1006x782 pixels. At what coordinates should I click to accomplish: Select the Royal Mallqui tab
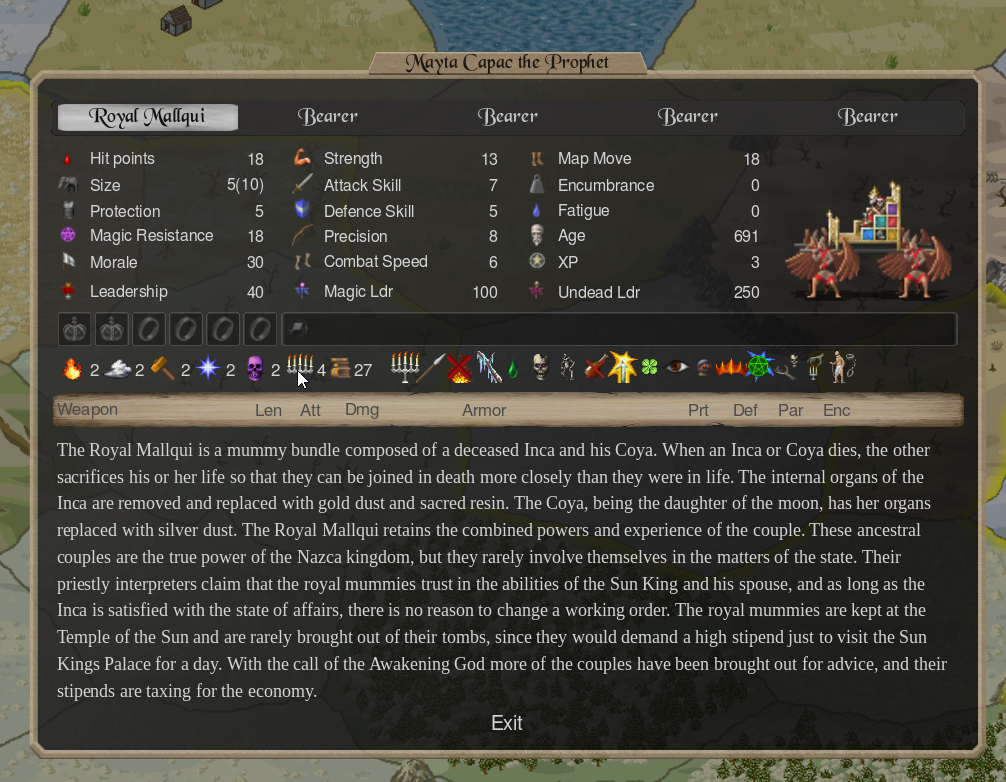click(x=147, y=117)
